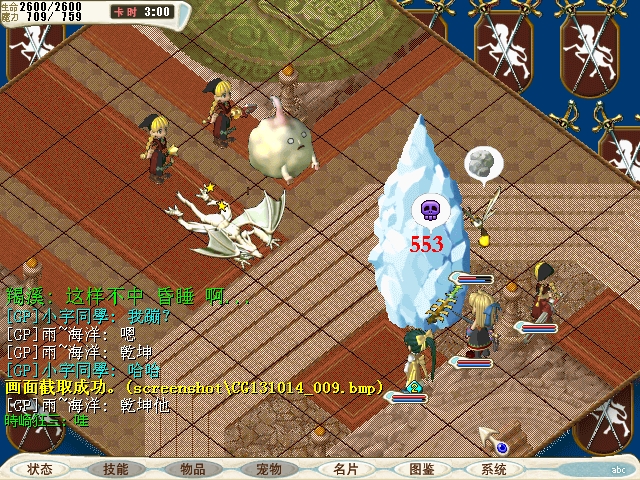Open the 宠物 (Pets) menu
This screenshot has height=480, width=640.
click(x=269, y=469)
